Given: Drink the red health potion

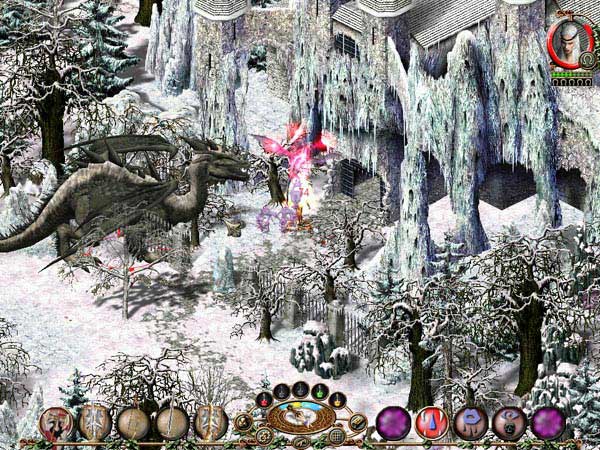Looking at the screenshot, I should (x=264, y=400).
